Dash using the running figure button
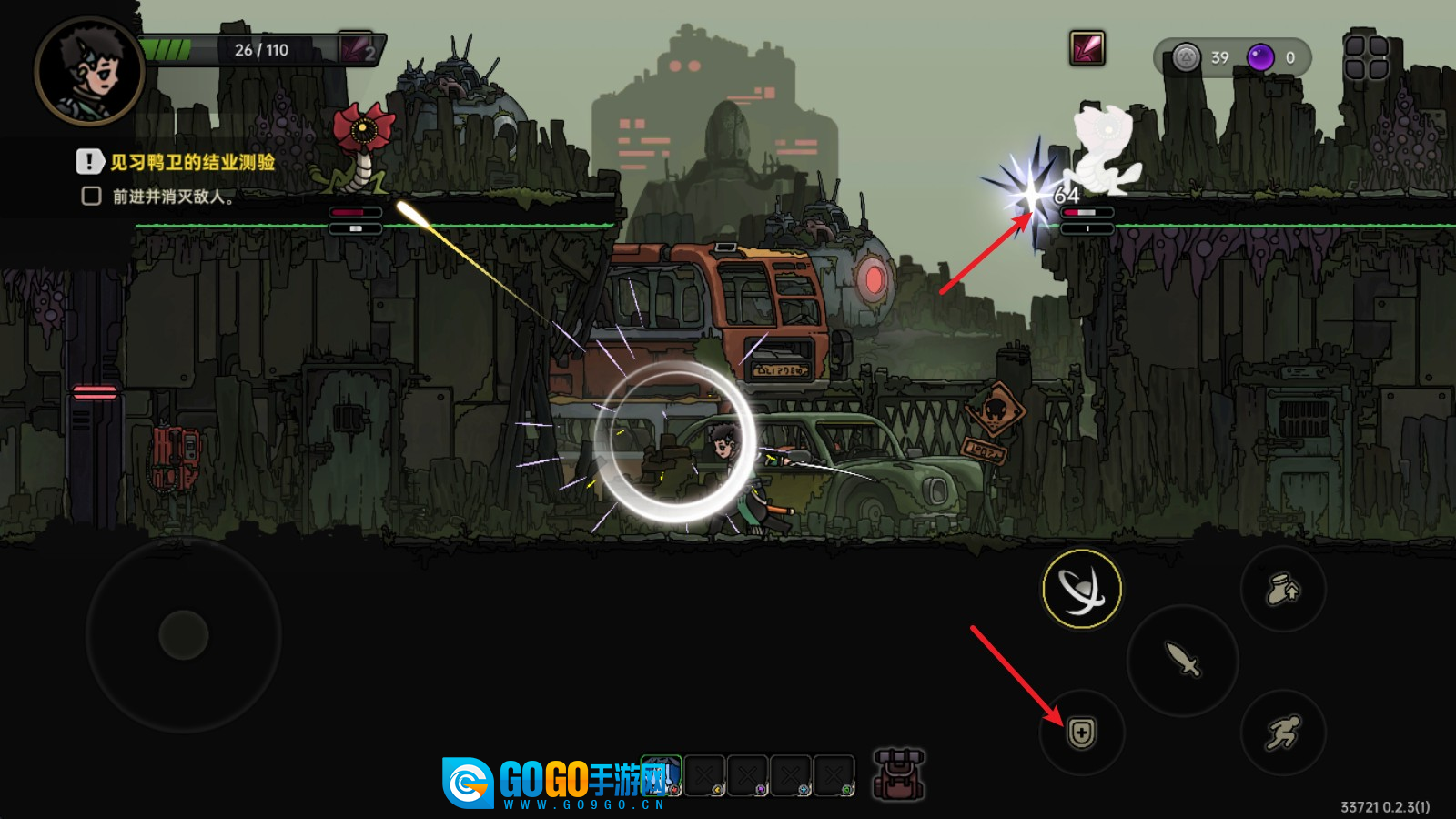This screenshot has width=1456, height=819. 1283,733
